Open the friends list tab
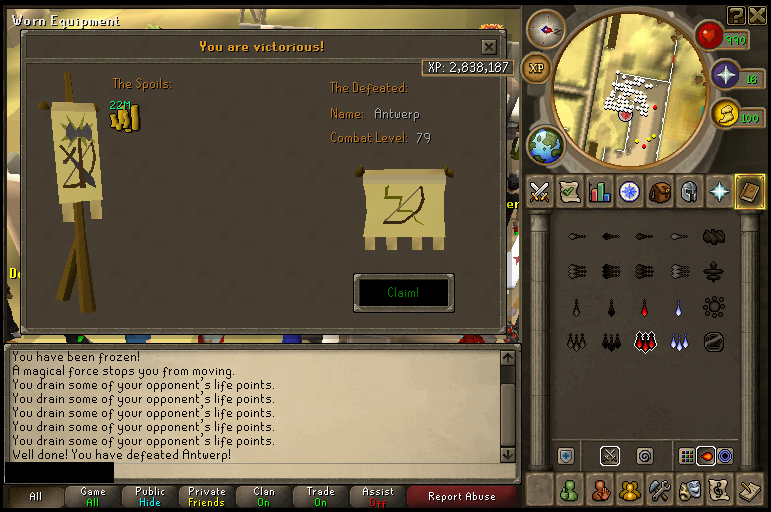The height and width of the screenshot is (512, 771). pos(569,490)
